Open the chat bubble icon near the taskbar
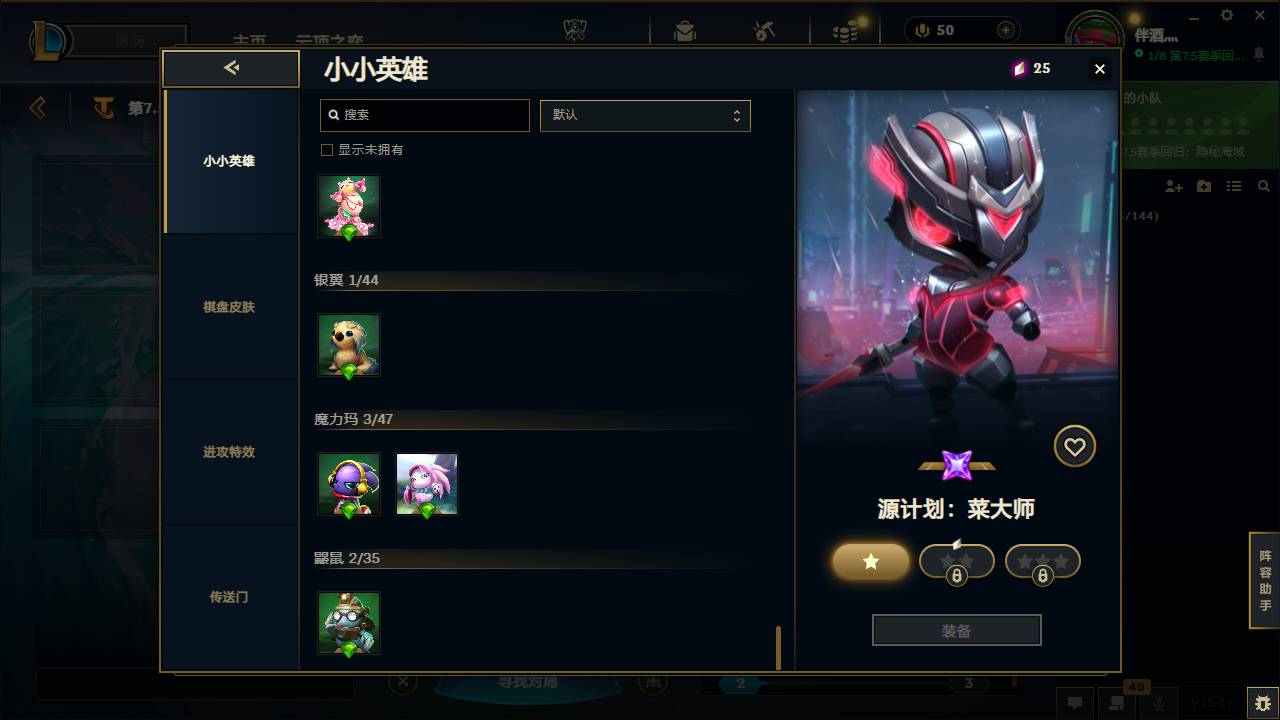The height and width of the screenshot is (720, 1280). click(x=1075, y=702)
